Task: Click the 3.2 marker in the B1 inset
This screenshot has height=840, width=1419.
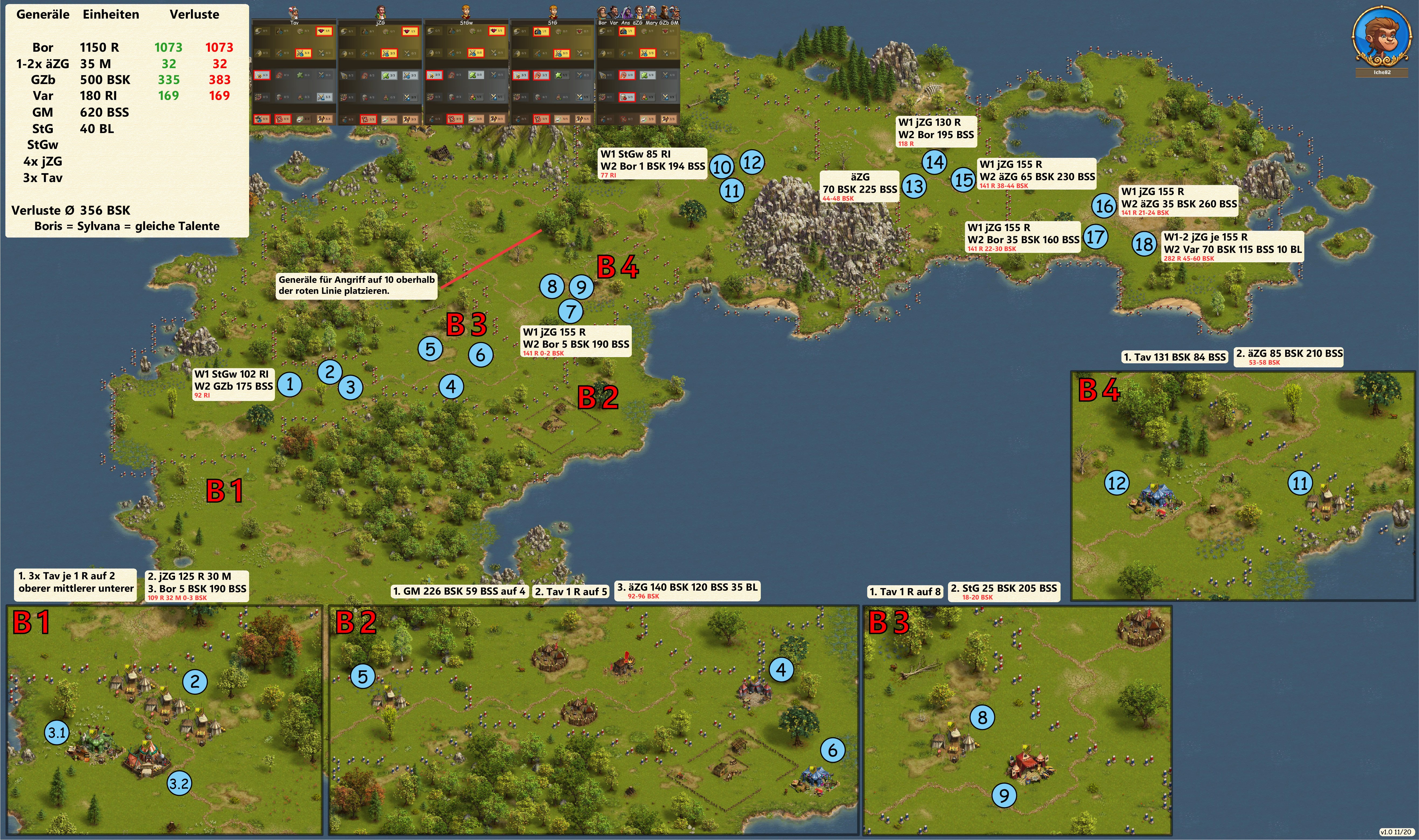Action: pos(179,783)
